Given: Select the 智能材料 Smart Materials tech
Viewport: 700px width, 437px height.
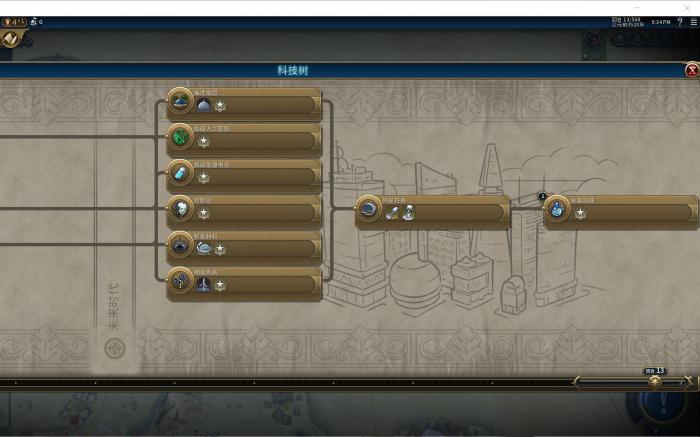Looking at the screenshot, I should coord(244,246).
